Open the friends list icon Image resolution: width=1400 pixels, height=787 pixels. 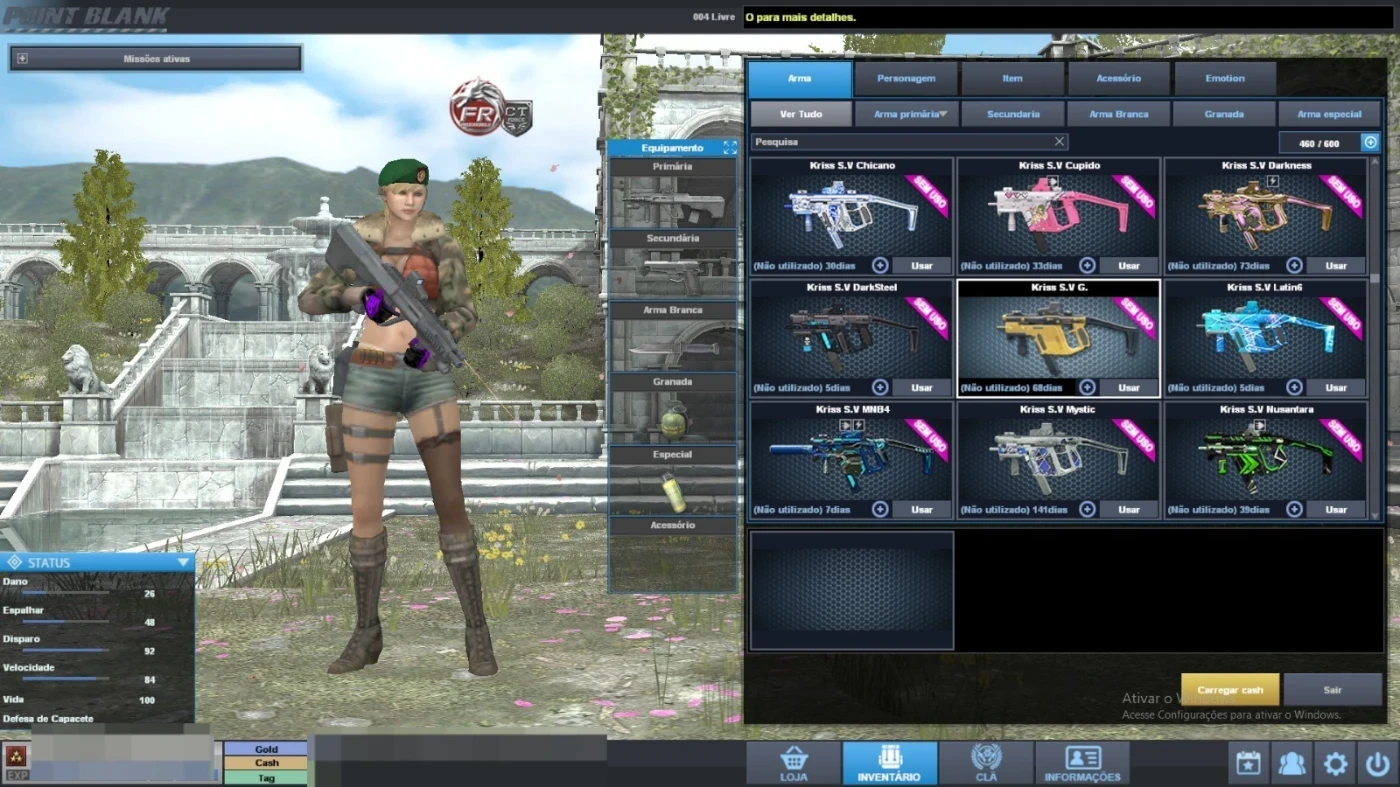coord(1291,763)
